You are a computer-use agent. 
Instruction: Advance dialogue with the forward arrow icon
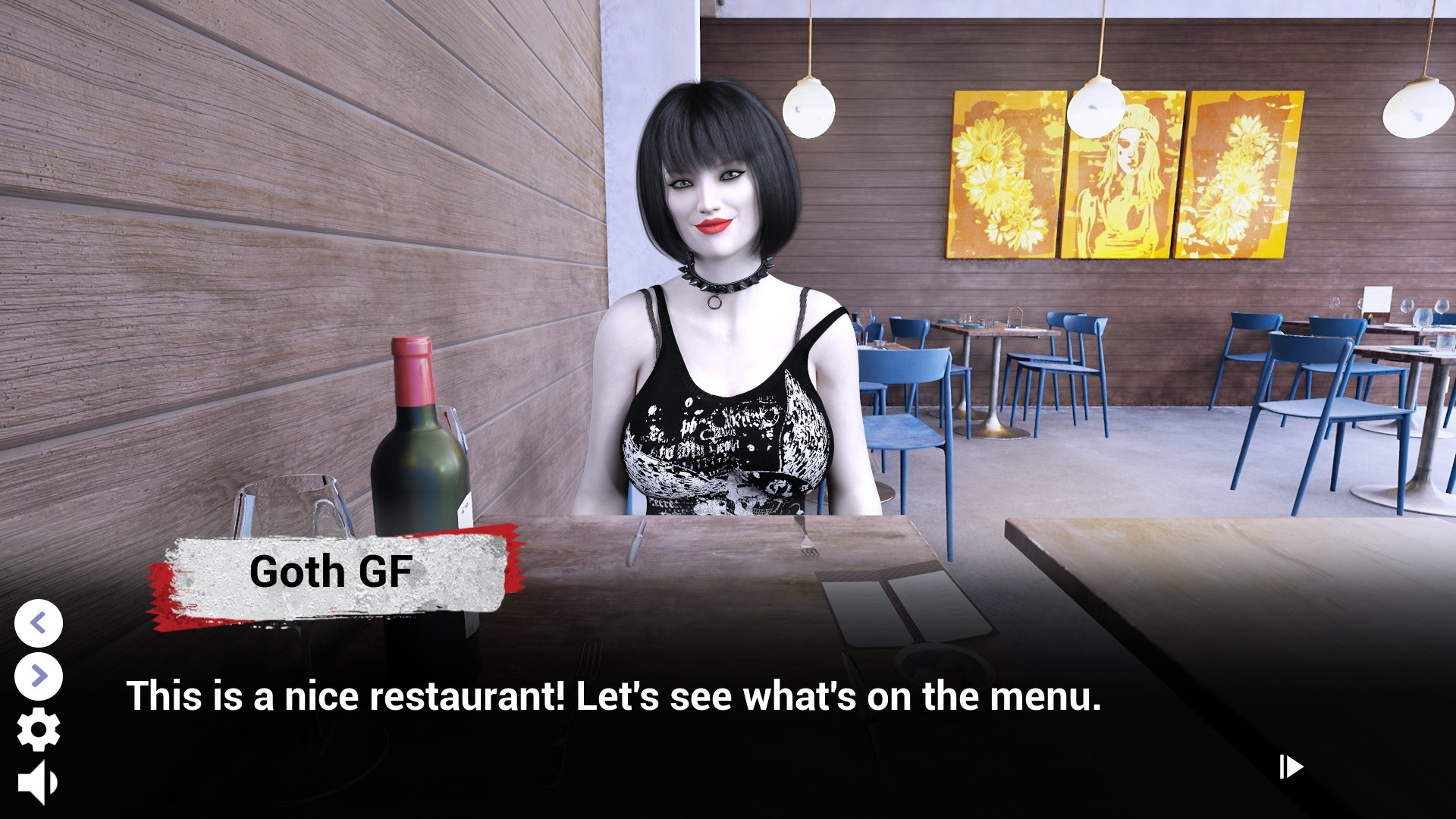tap(39, 675)
